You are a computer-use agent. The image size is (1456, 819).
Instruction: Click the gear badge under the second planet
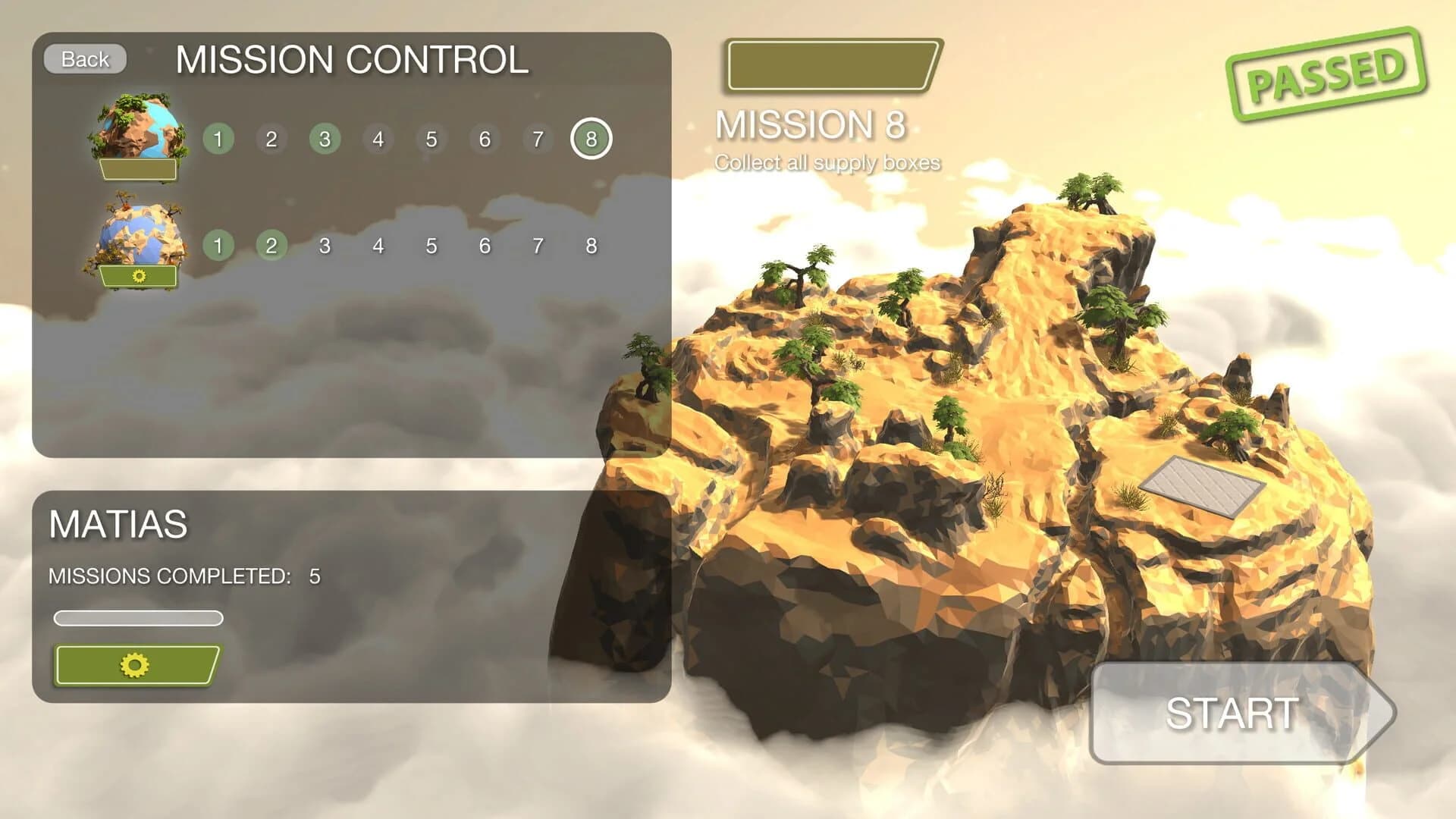tap(139, 275)
